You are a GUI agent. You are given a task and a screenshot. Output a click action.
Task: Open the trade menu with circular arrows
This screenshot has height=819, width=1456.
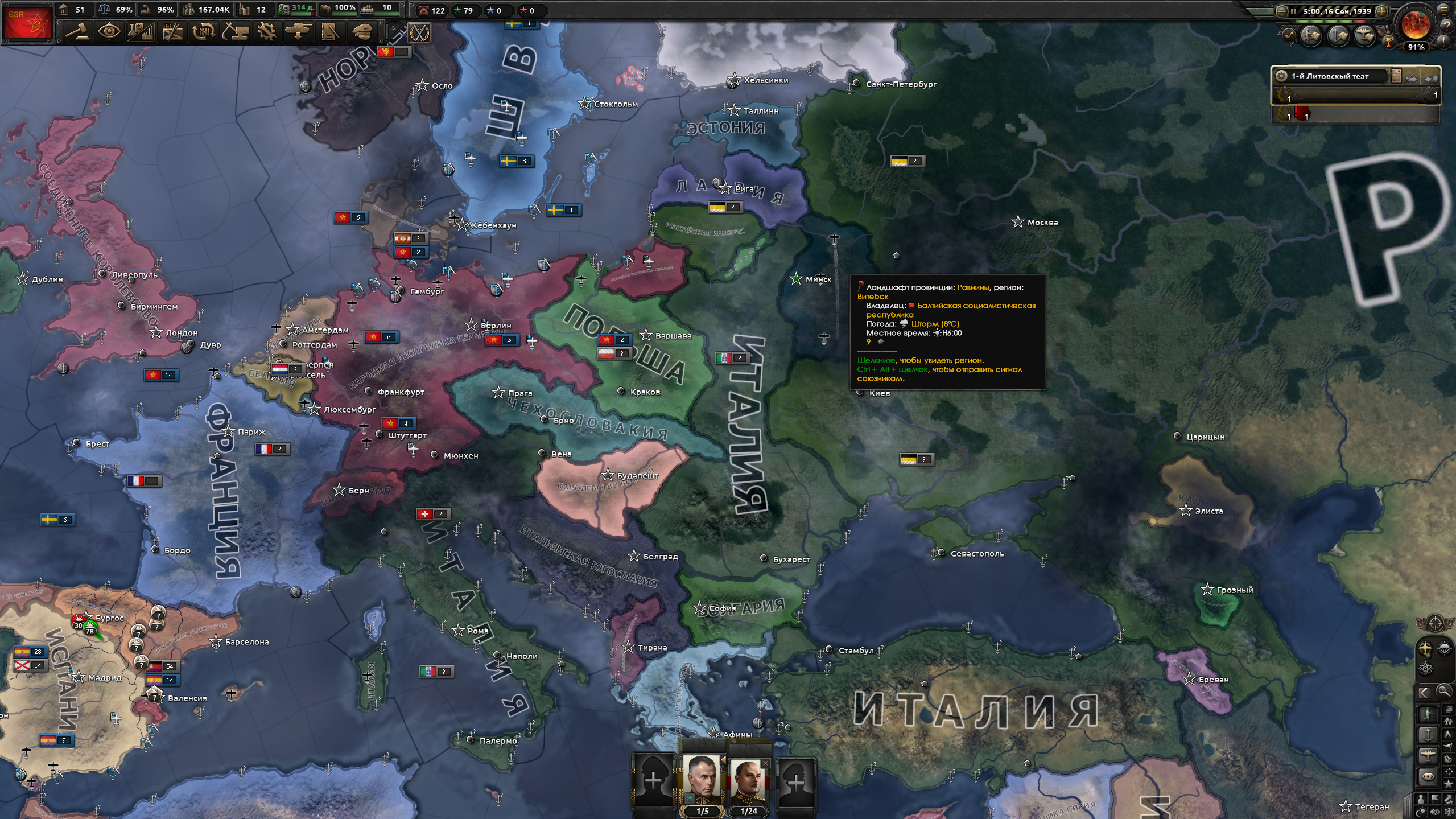(203, 32)
